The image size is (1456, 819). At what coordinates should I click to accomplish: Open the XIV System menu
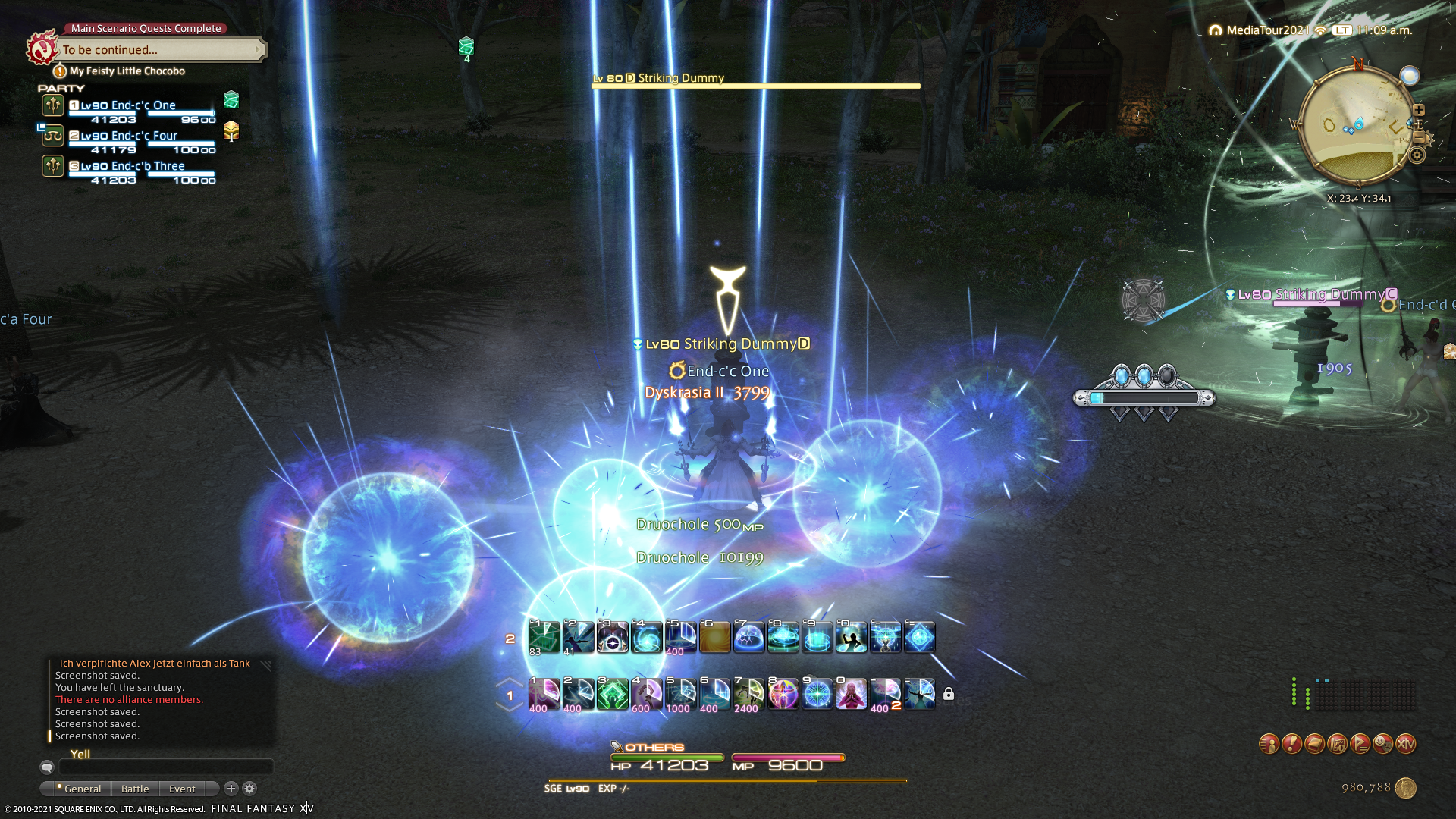pyautogui.click(x=1405, y=744)
